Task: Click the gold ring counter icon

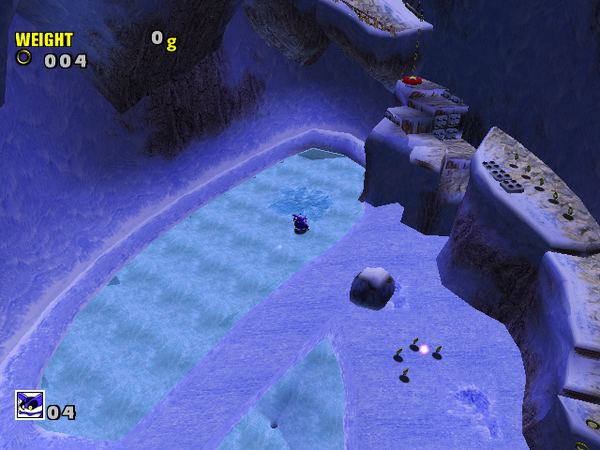Action: pos(24,59)
